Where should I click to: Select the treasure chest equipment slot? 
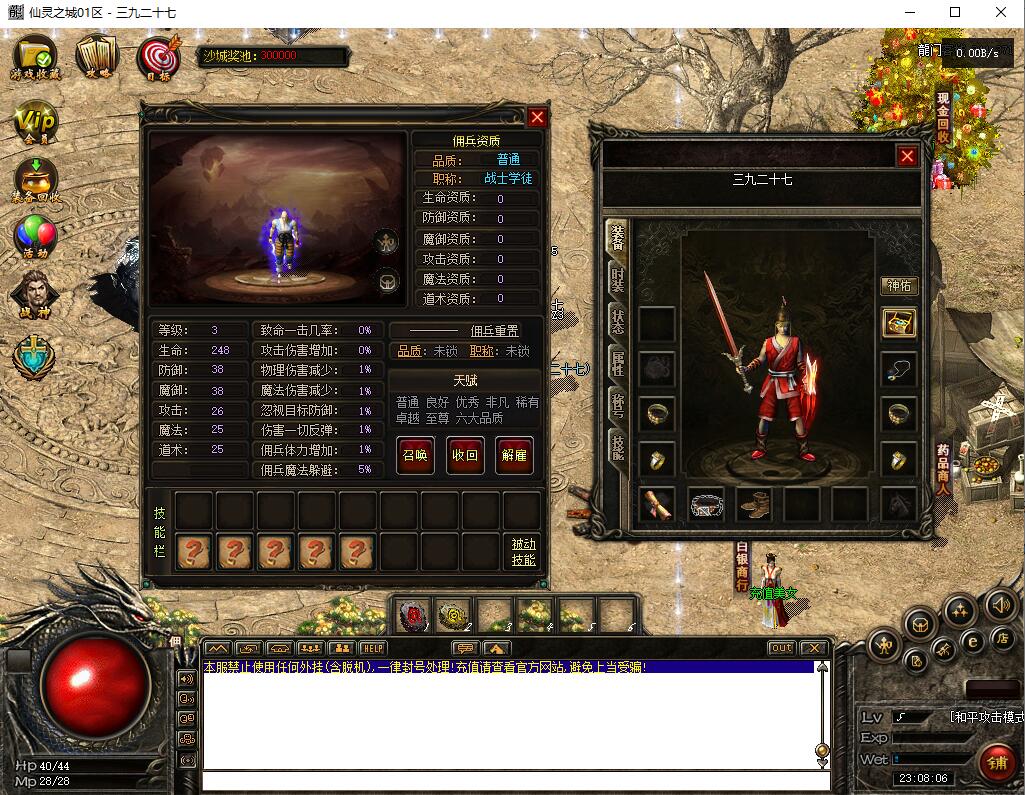coord(899,324)
